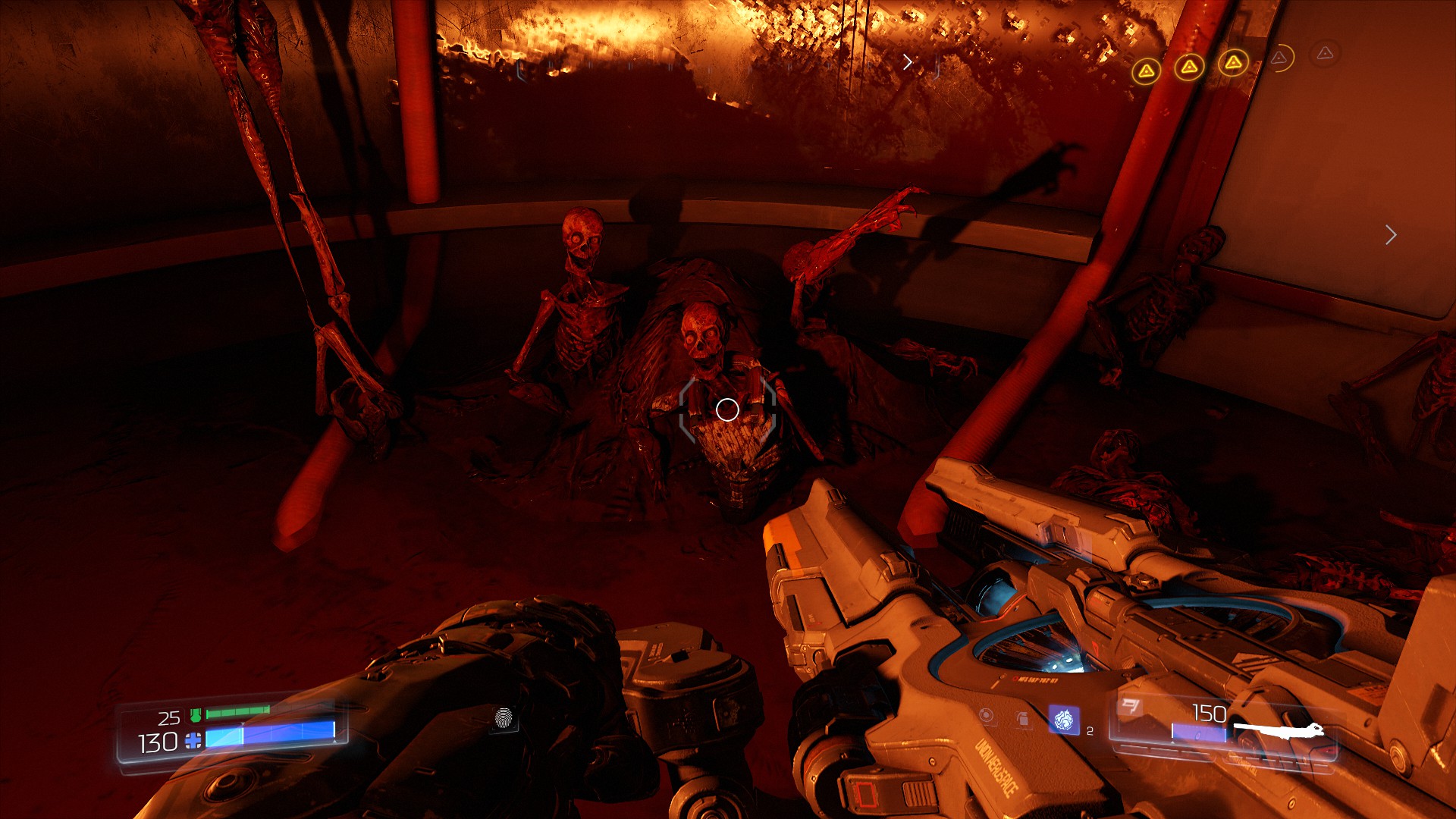This screenshot has height=819, width=1456.
Task: Click the dim challenge triangle without a ring
Action: point(1325,53)
